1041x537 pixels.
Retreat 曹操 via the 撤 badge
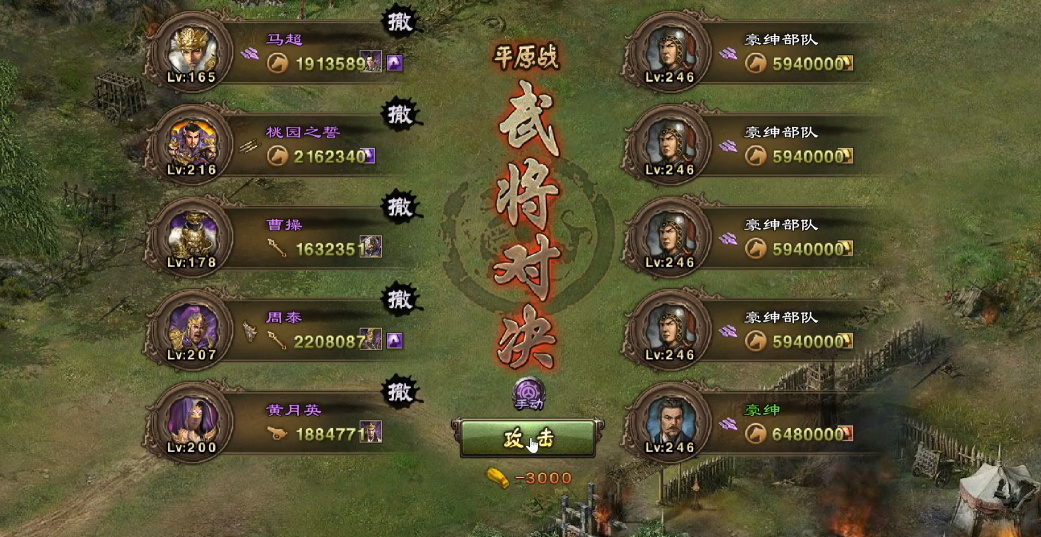[x=400, y=207]
